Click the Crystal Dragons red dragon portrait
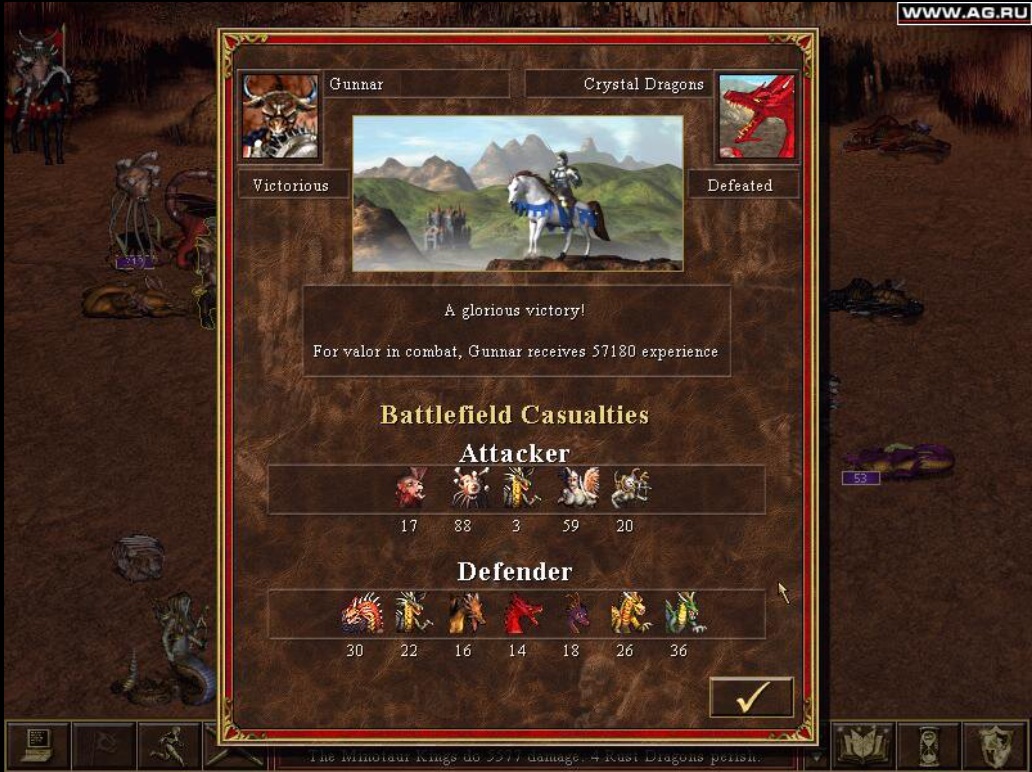The width and height of the screenshot is (1032, 772). click(756, 117)
